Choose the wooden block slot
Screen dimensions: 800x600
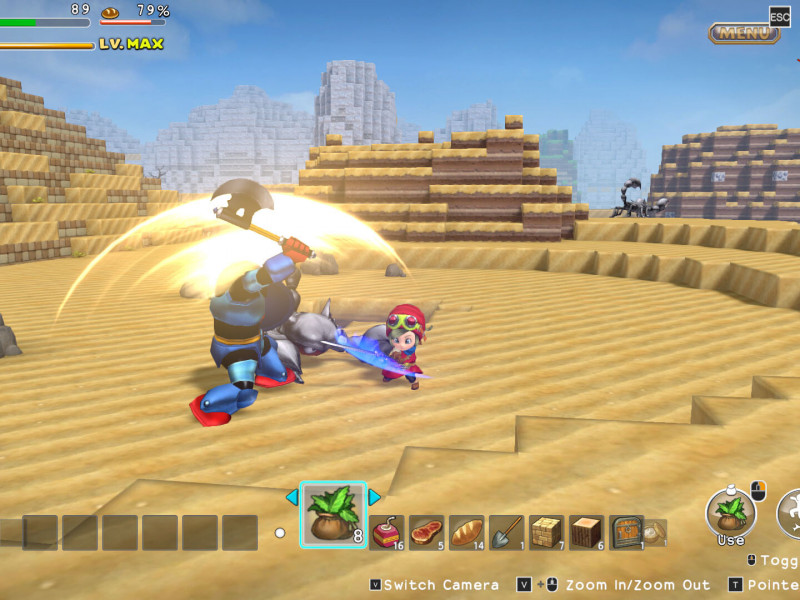pyautogui.click(x=587, y=532)
